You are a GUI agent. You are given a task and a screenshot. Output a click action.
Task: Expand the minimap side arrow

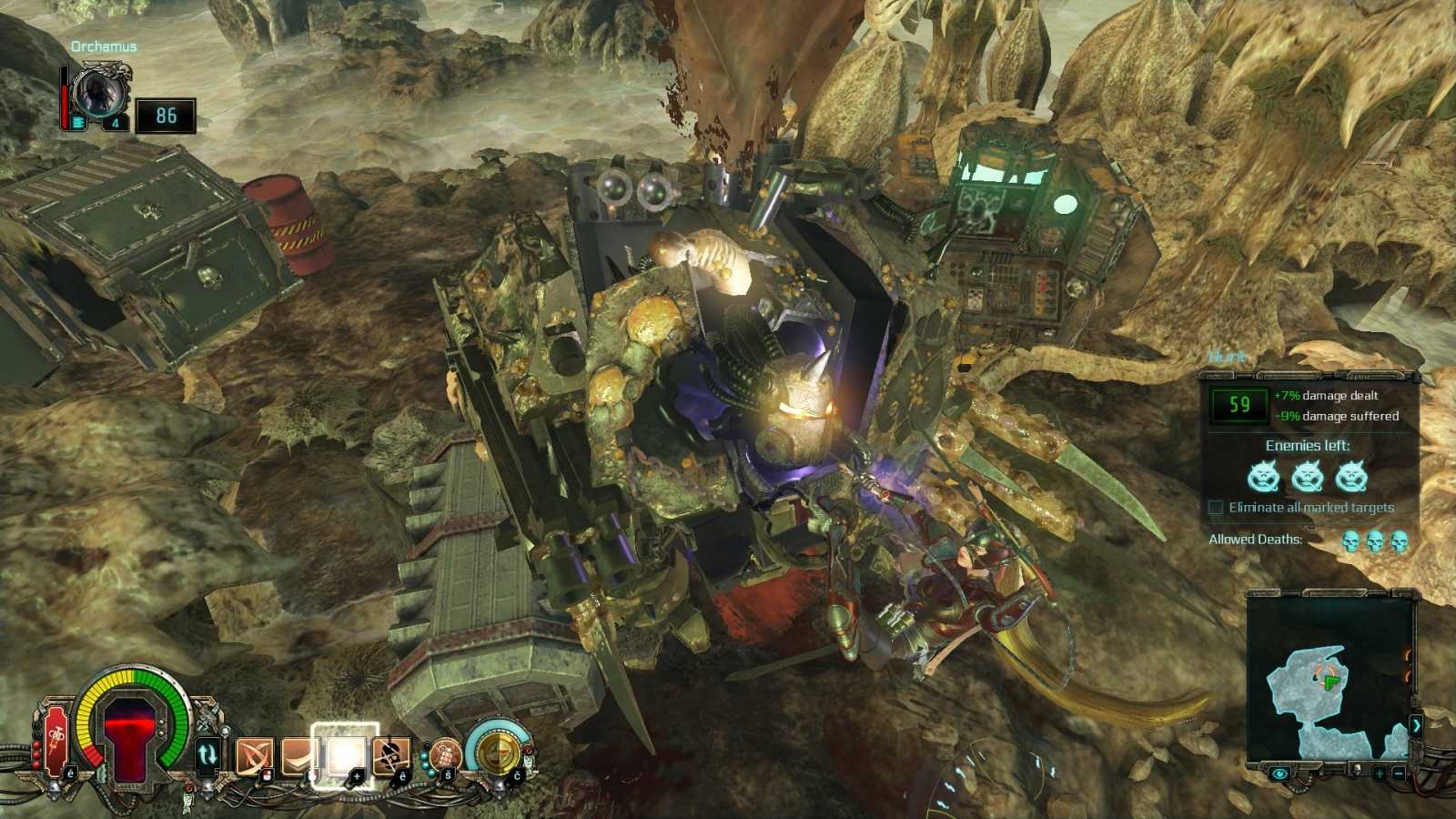(1416, 725)
